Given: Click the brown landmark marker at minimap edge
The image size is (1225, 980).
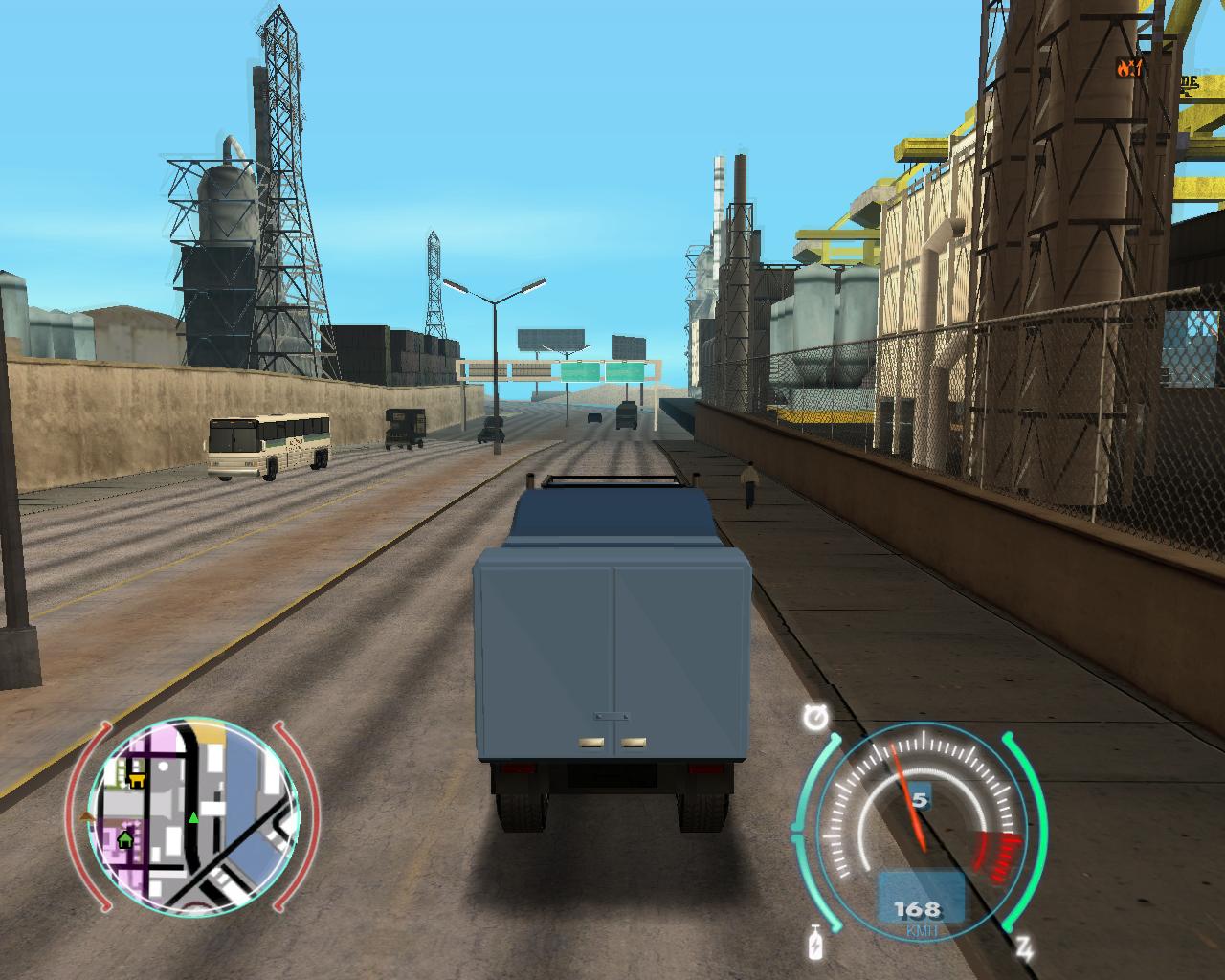Looking at the screenshot, I should pyautogui.click(x=86, y=815).
